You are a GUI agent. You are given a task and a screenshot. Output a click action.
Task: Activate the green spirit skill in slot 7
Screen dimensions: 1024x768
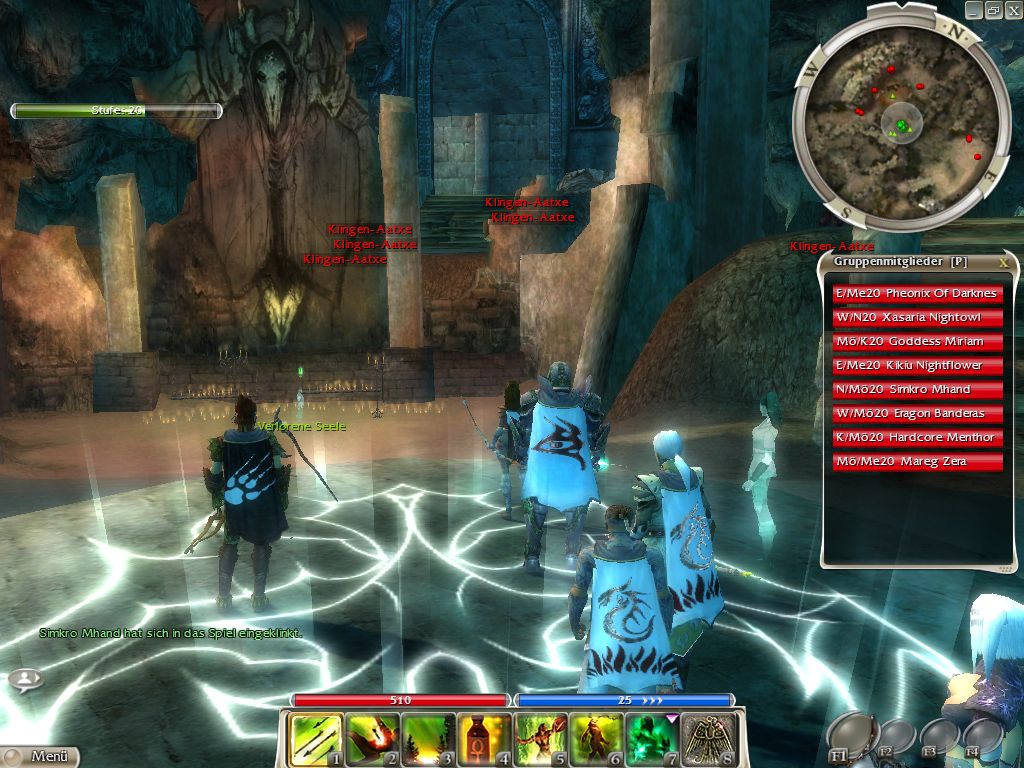[653, 739]
